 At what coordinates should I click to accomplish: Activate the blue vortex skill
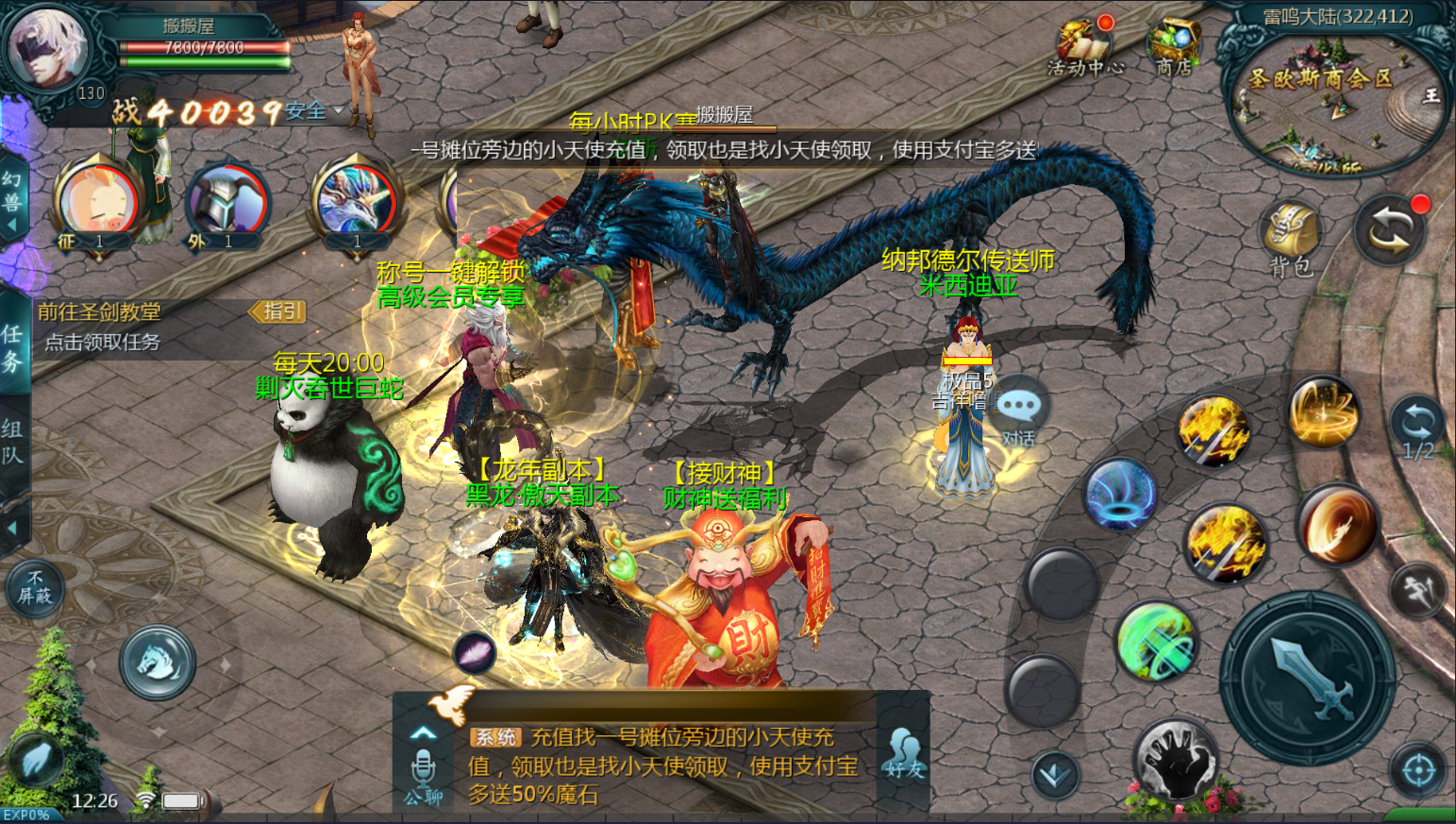point(1121,495)
